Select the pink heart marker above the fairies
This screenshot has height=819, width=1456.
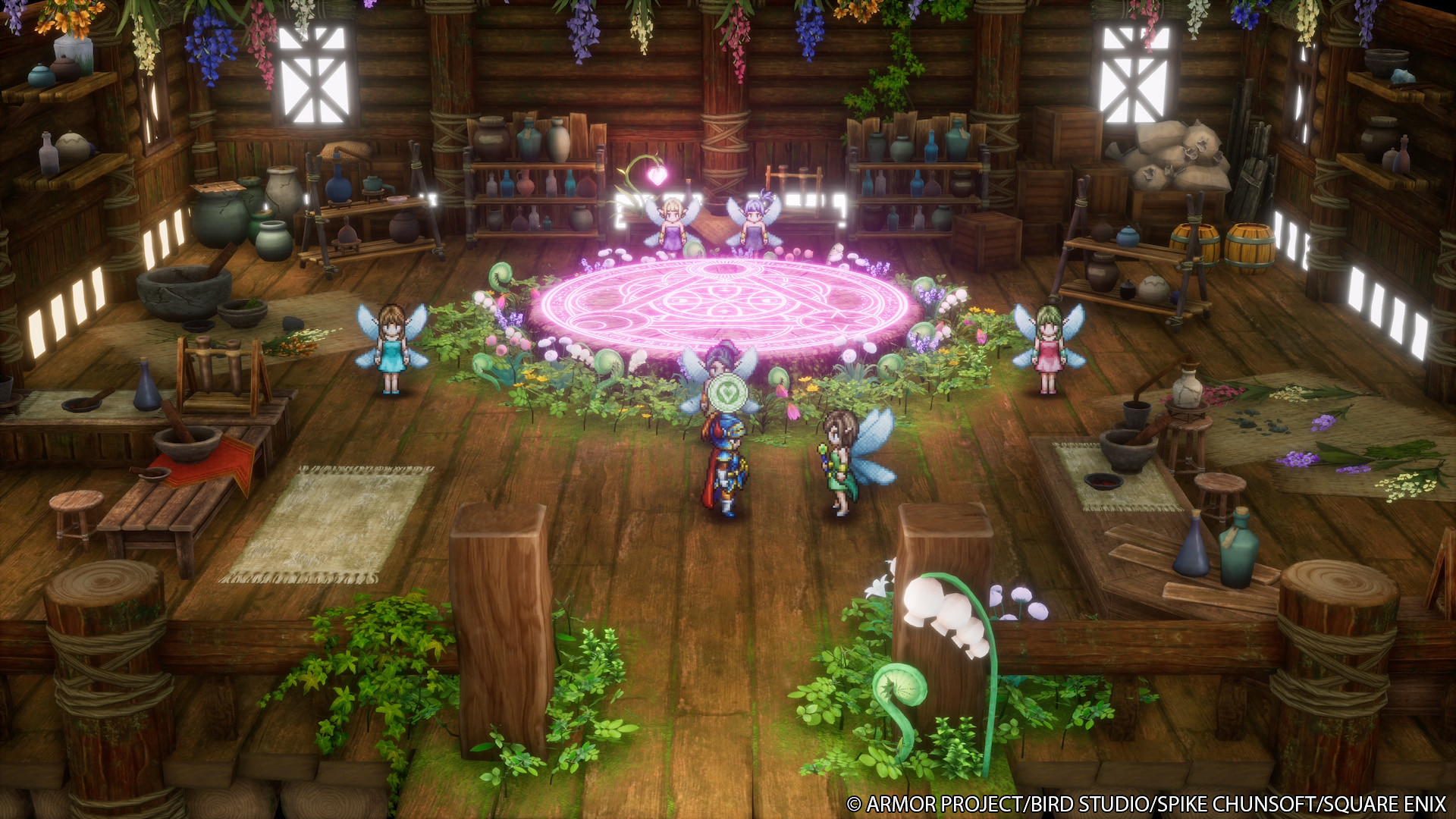[657, 176]
